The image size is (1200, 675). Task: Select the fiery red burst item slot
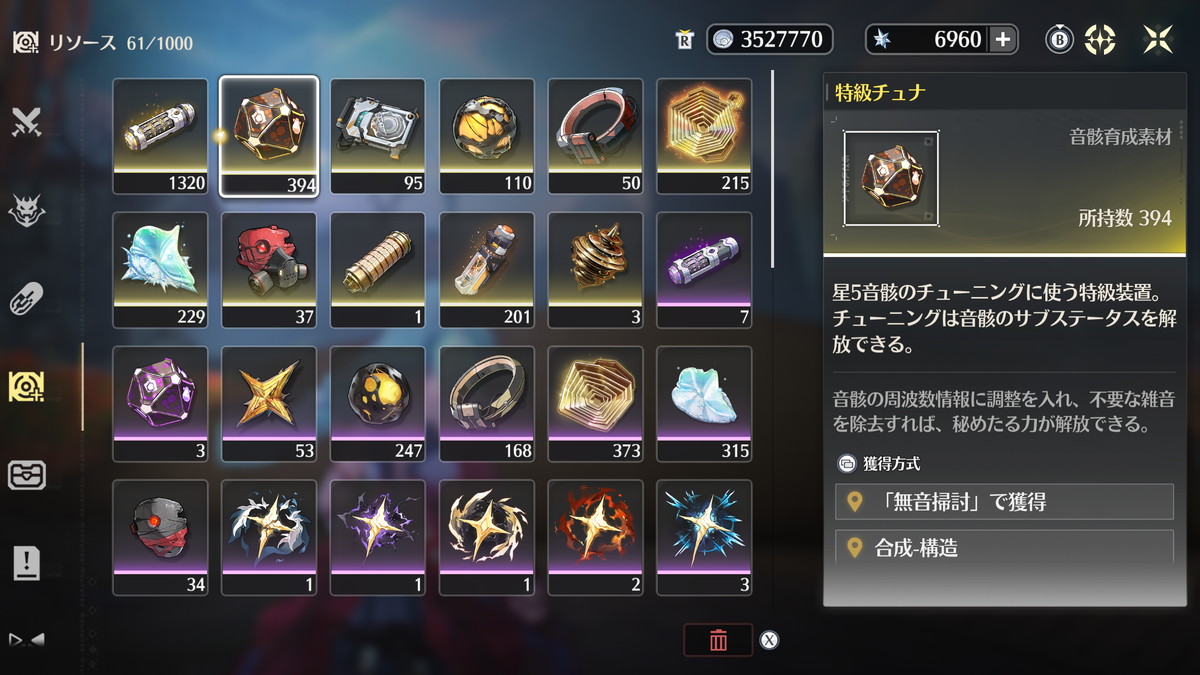[595, 538]
